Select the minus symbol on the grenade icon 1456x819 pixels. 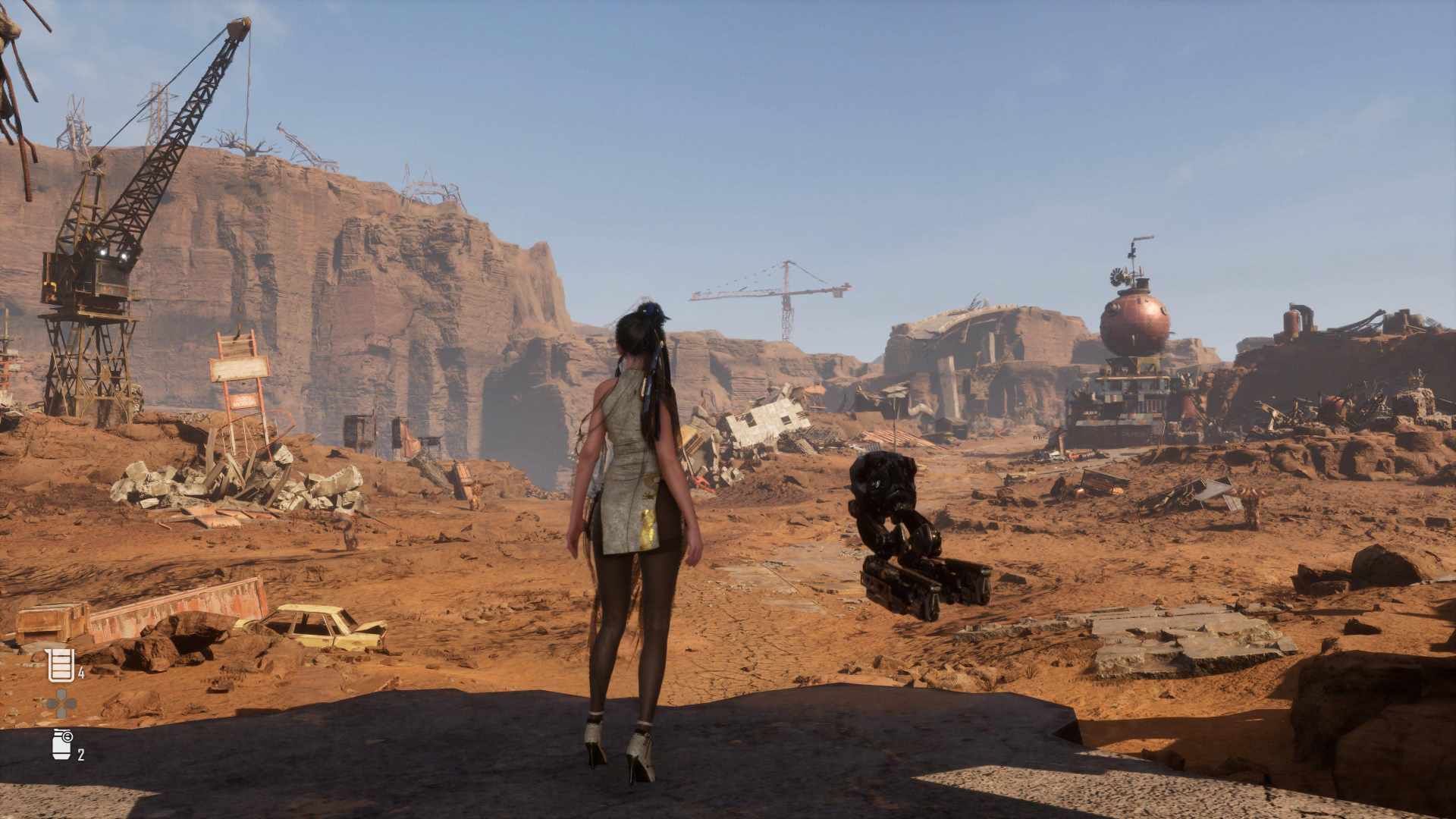pyautogui.click(x=67, y=736)
